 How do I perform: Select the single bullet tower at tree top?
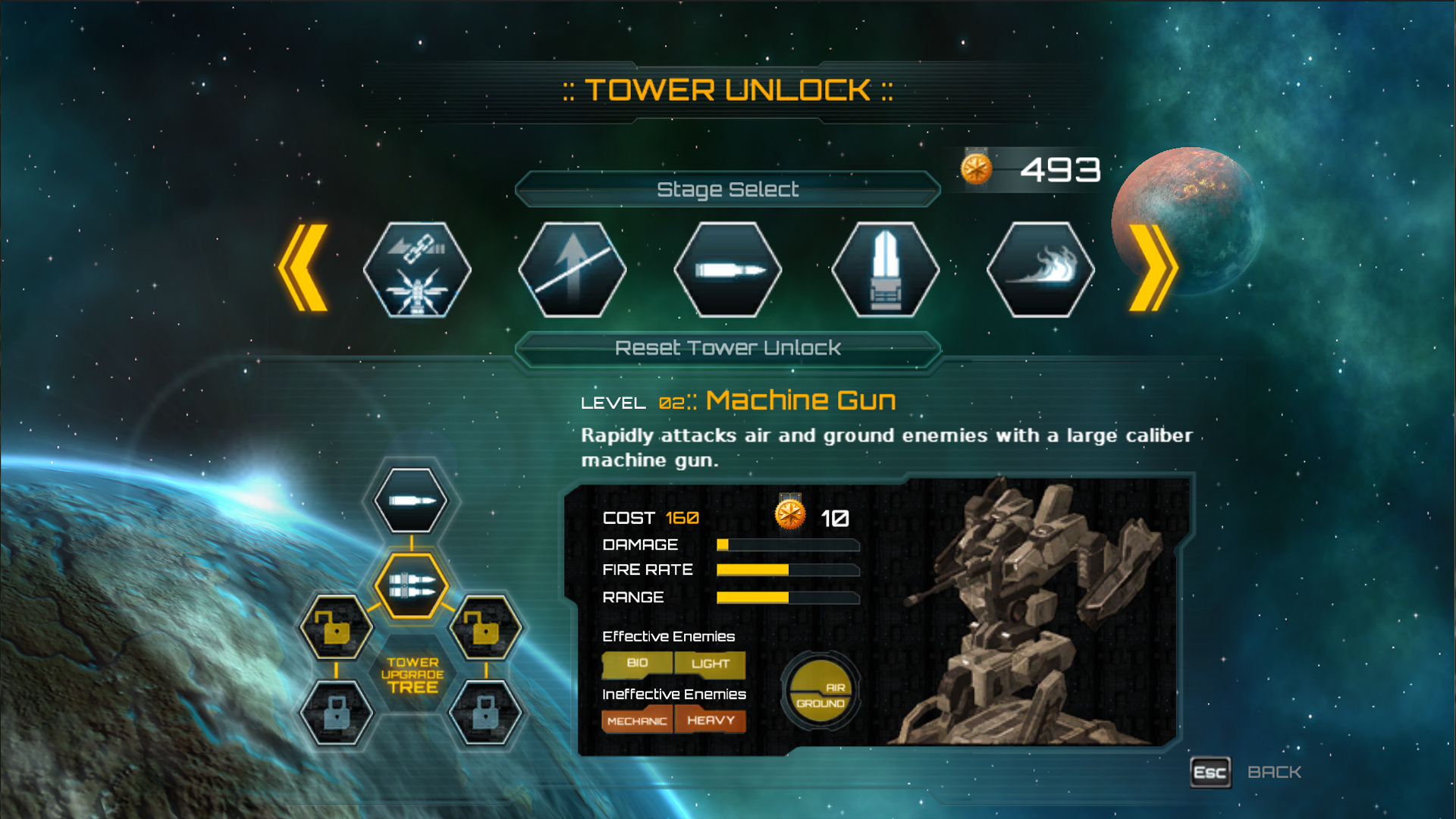point(410,500)
